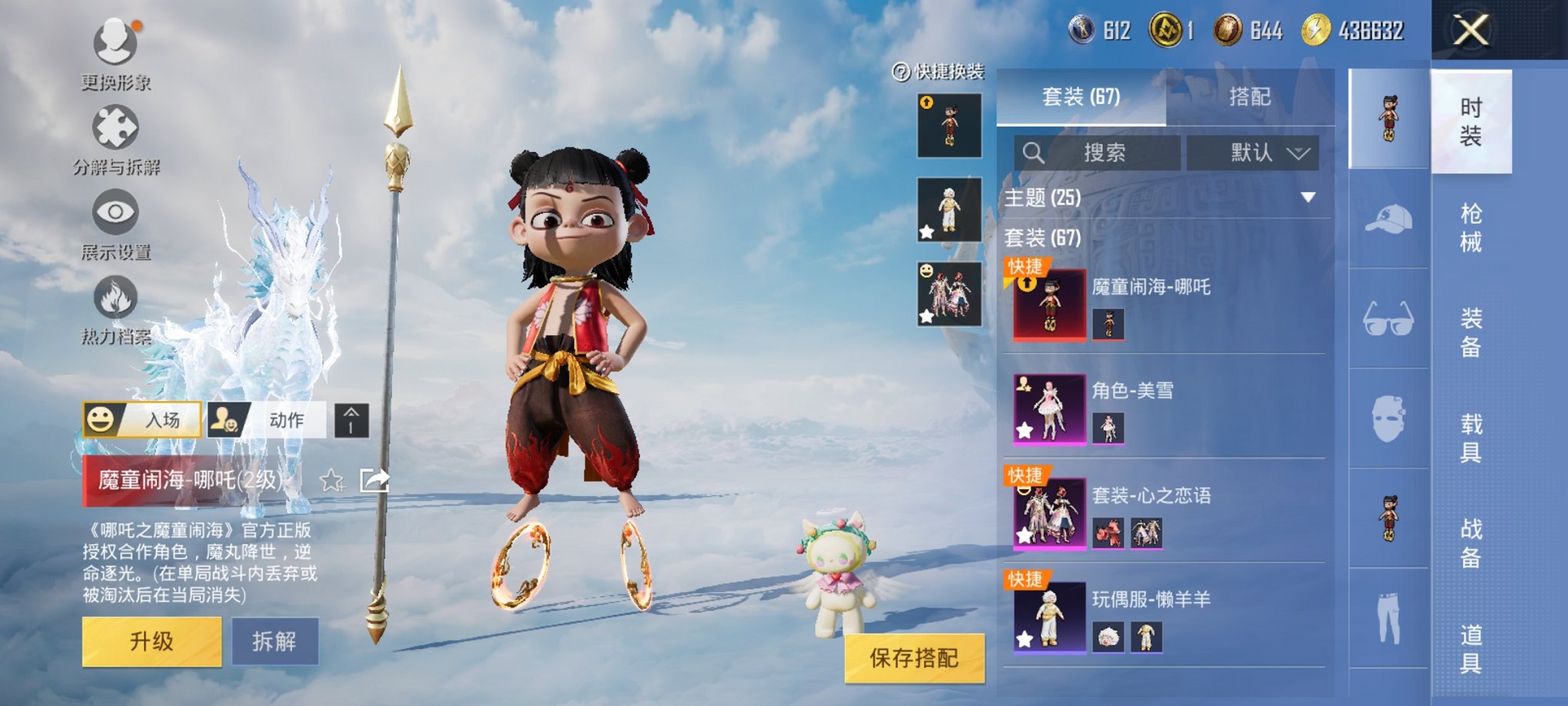The height and width of the screenshot is (706, 1568).
Task: Open 分解与拆解 puzzle icon
Action: coord(115,128)
